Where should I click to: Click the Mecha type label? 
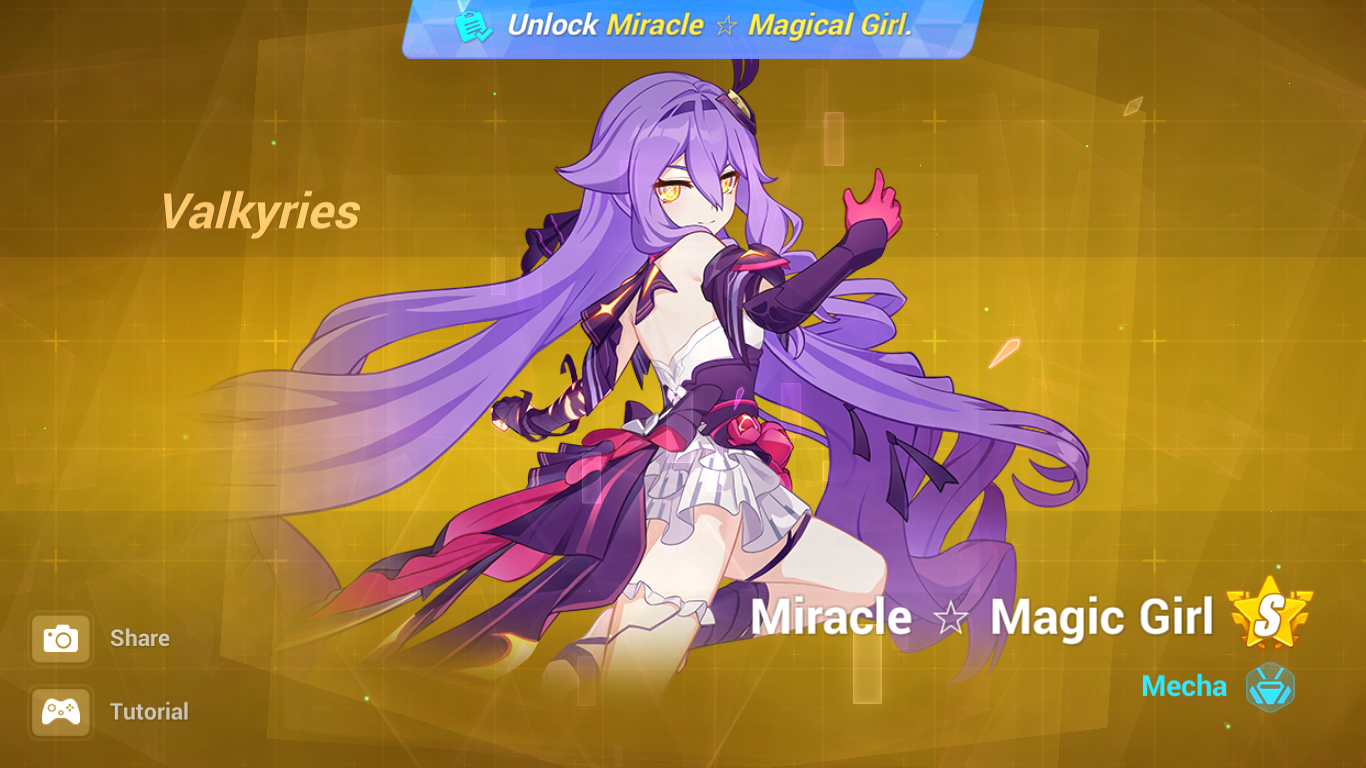1184,686
